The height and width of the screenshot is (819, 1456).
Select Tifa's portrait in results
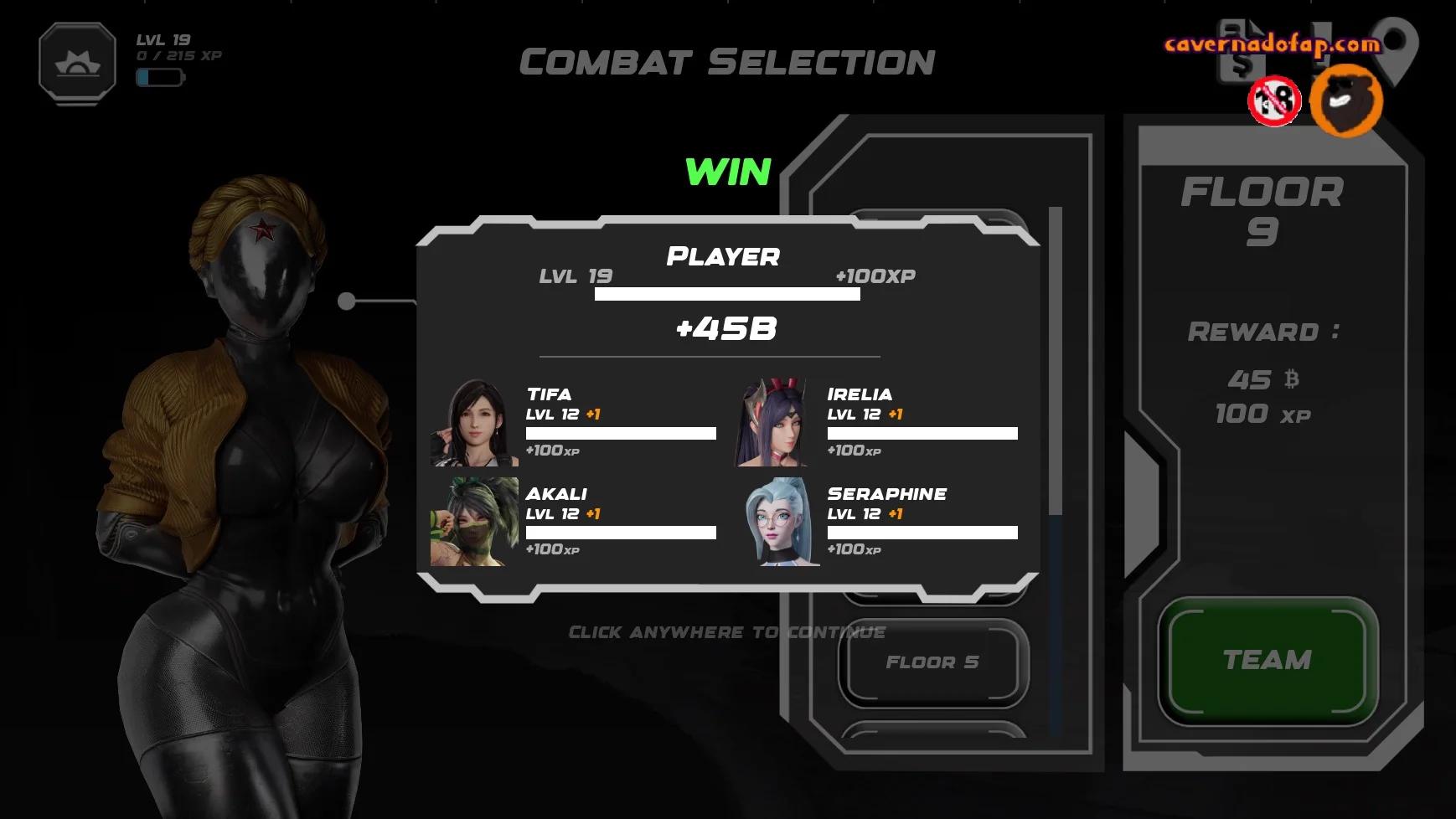coord(474,423)
